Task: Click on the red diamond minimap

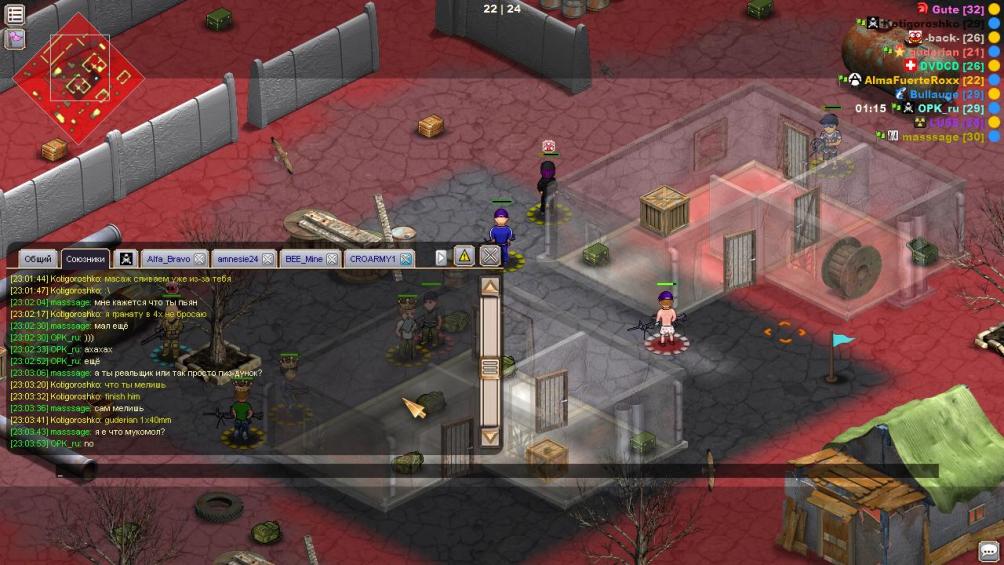Action: pos(77,75)
